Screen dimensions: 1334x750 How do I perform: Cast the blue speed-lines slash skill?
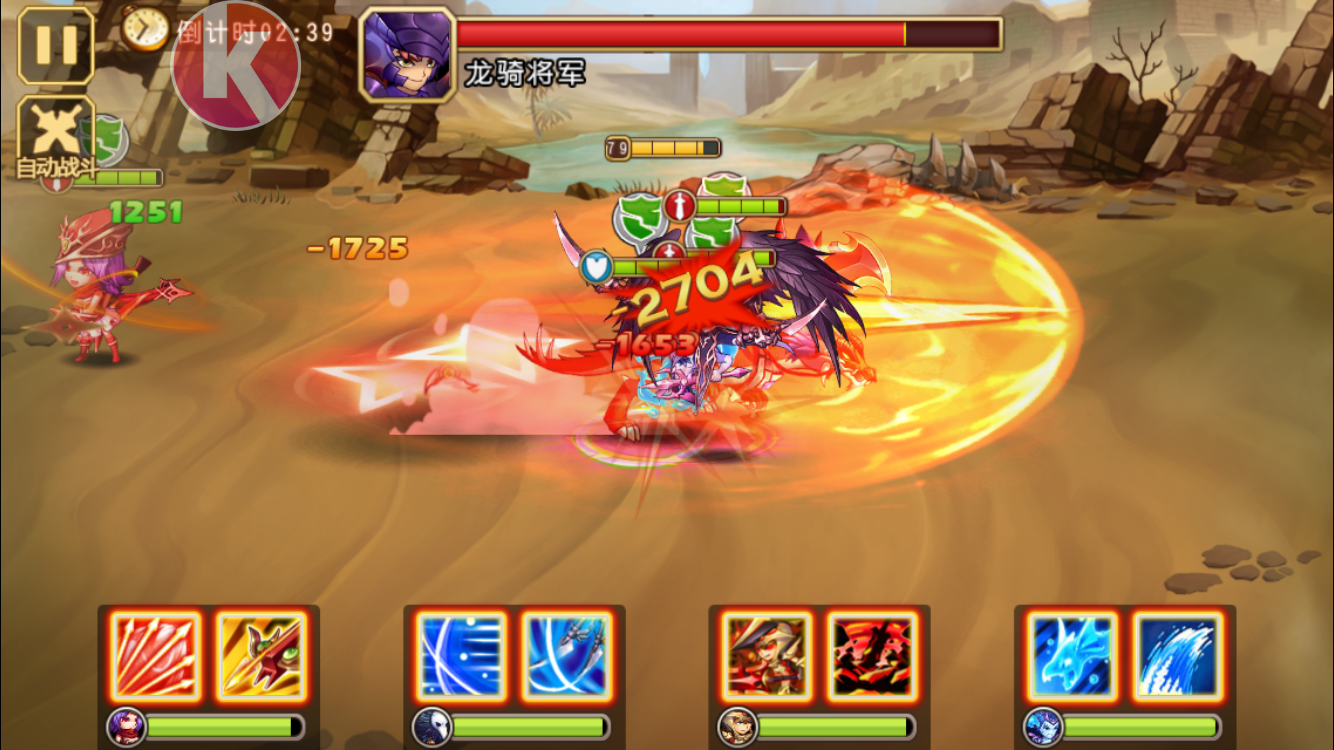click(461, 655)
